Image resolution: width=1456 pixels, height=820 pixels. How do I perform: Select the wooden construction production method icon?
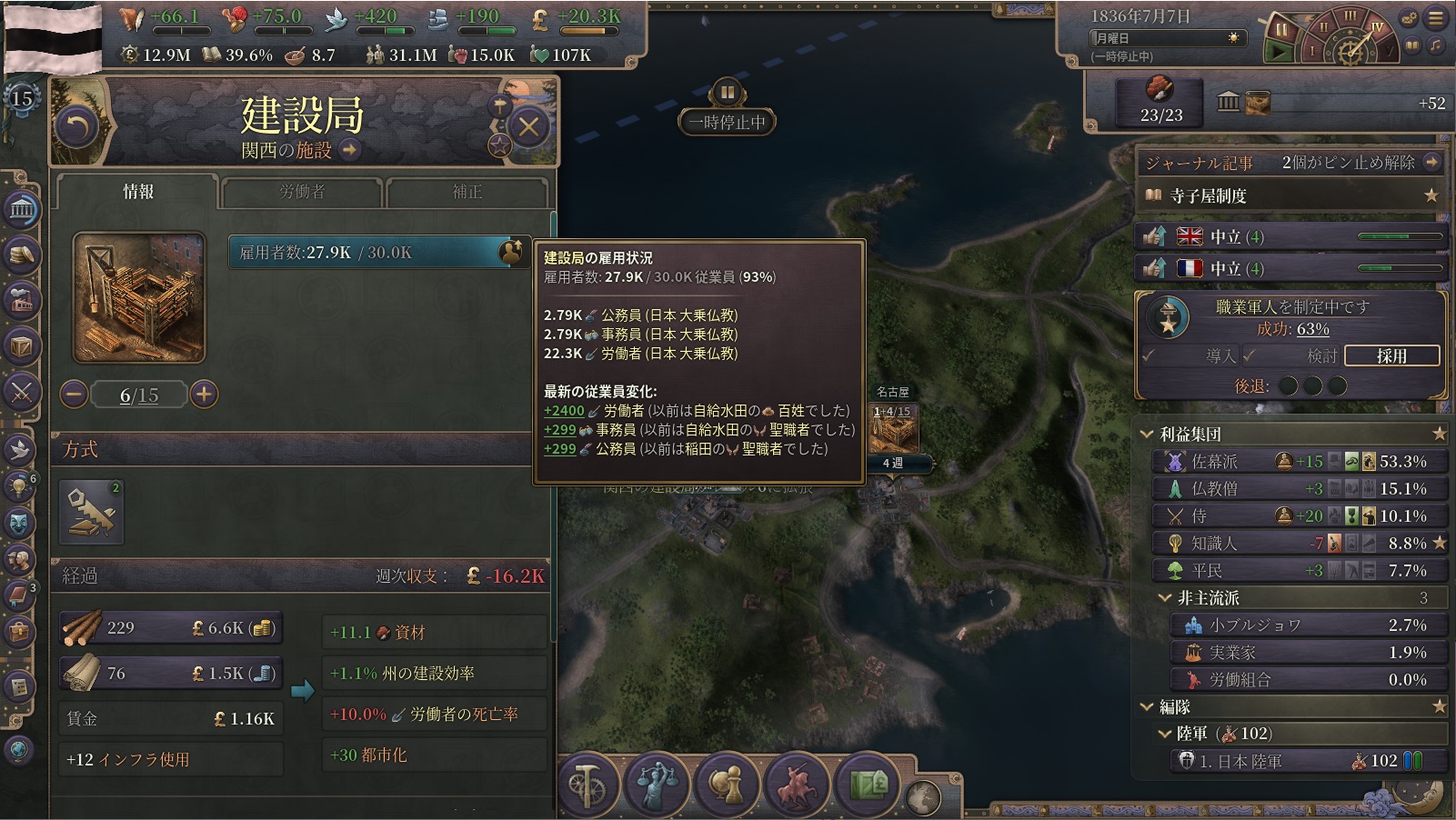click(x=92, y=512)
